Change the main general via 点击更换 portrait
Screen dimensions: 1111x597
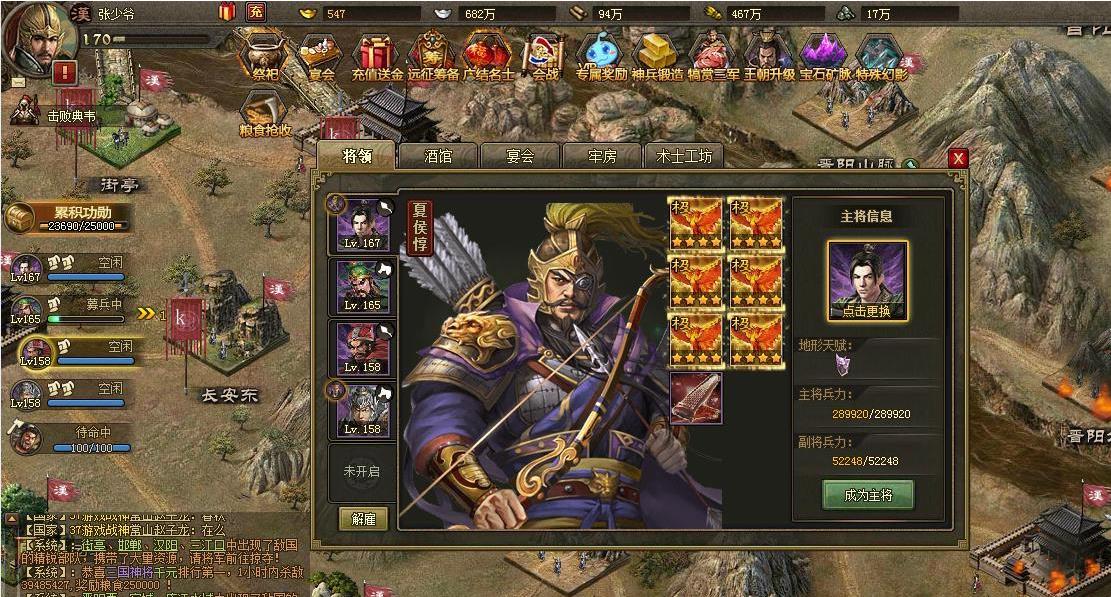(x=867, y=280)
